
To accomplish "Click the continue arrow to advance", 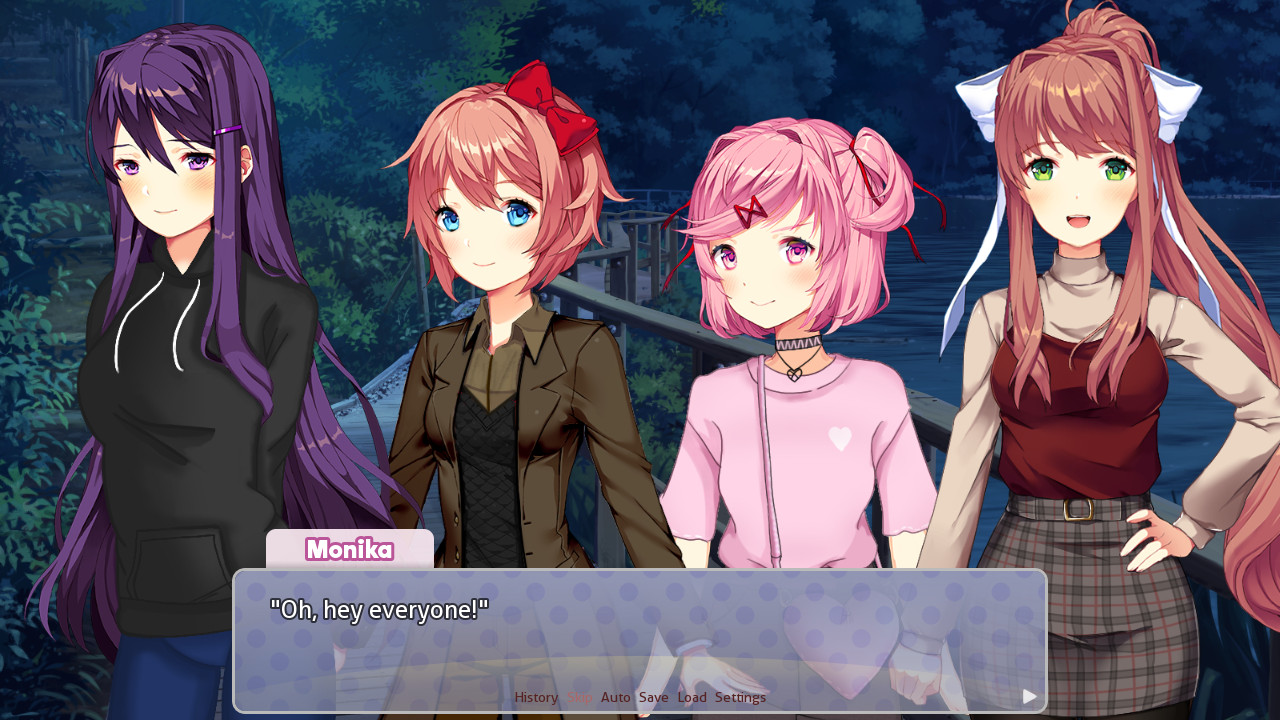I will tap(1028, 697).
